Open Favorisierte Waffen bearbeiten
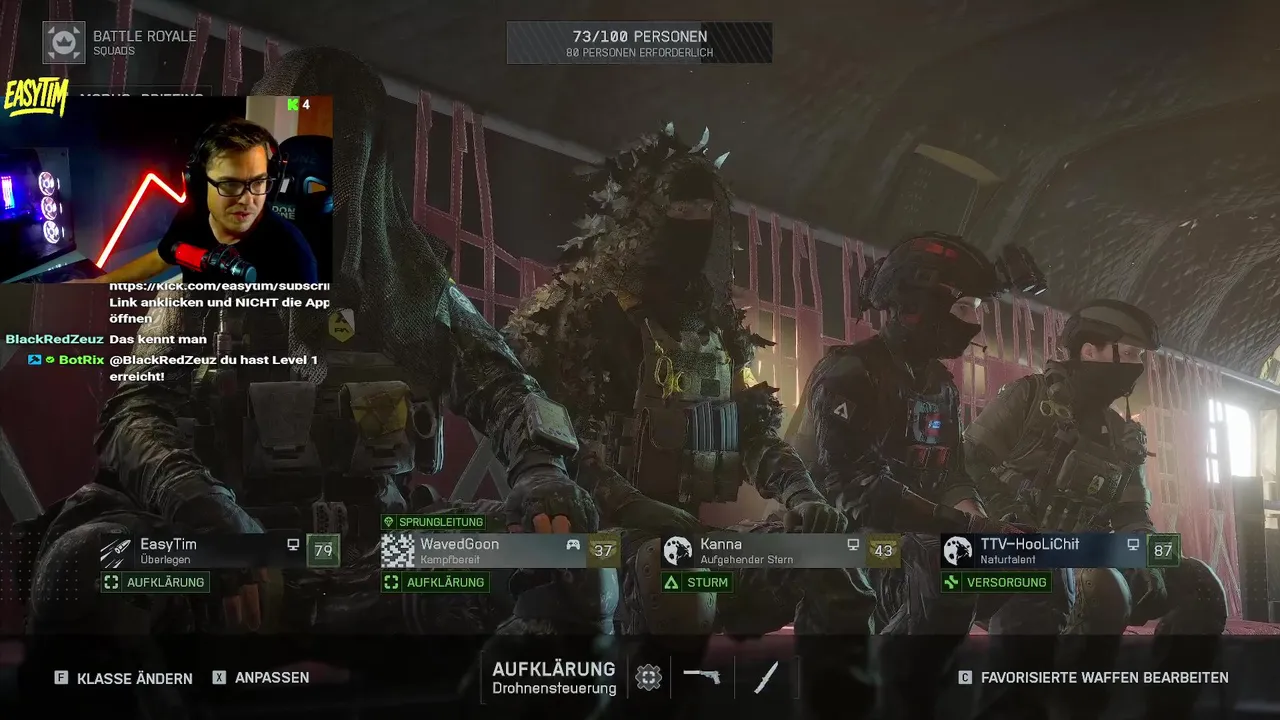Viewport: 1280px width, 720px height. coord(1093,677)
